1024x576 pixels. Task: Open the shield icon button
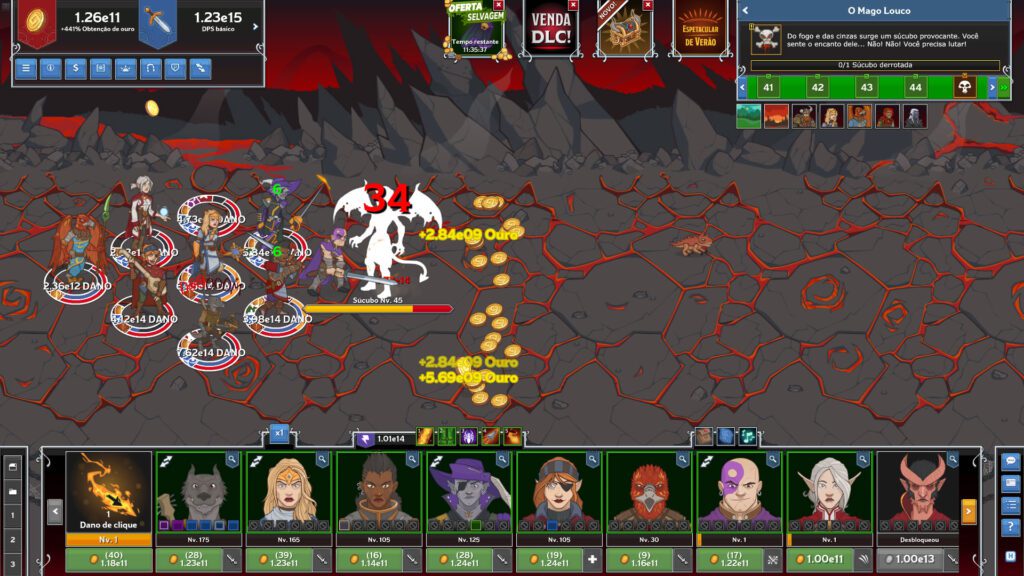click(x=176, y=68)
